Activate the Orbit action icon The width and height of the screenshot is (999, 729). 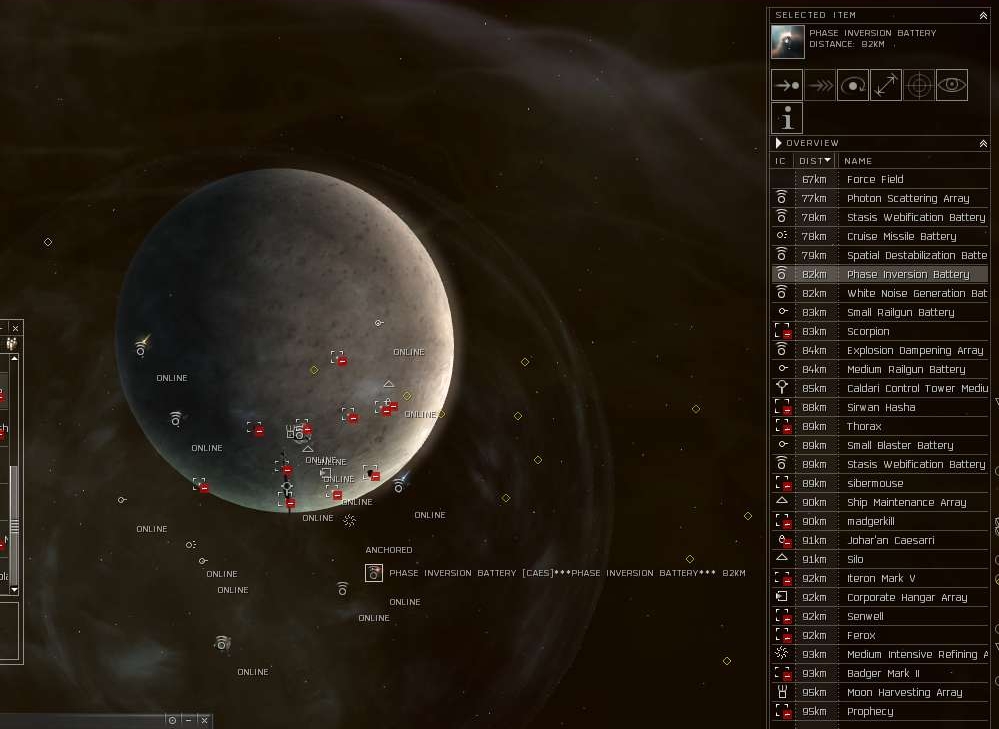coord(853,85)
